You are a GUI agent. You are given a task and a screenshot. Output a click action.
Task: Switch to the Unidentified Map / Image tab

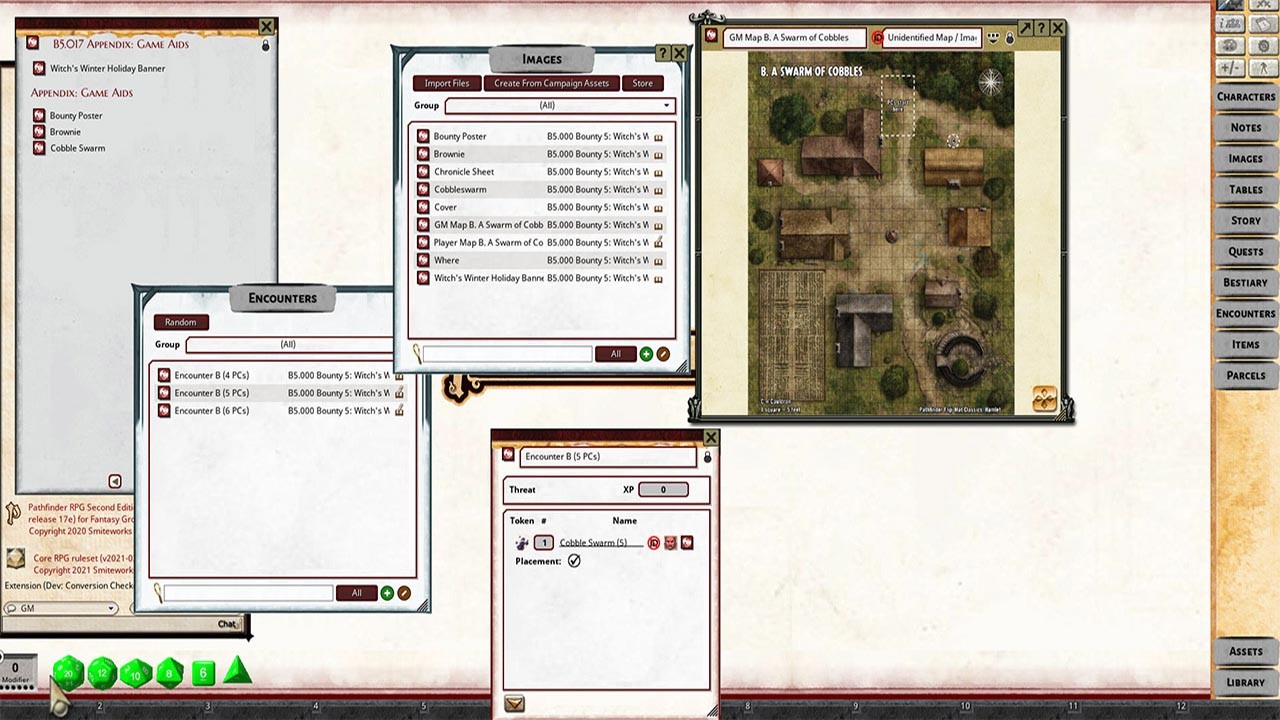tap(931, 37)
